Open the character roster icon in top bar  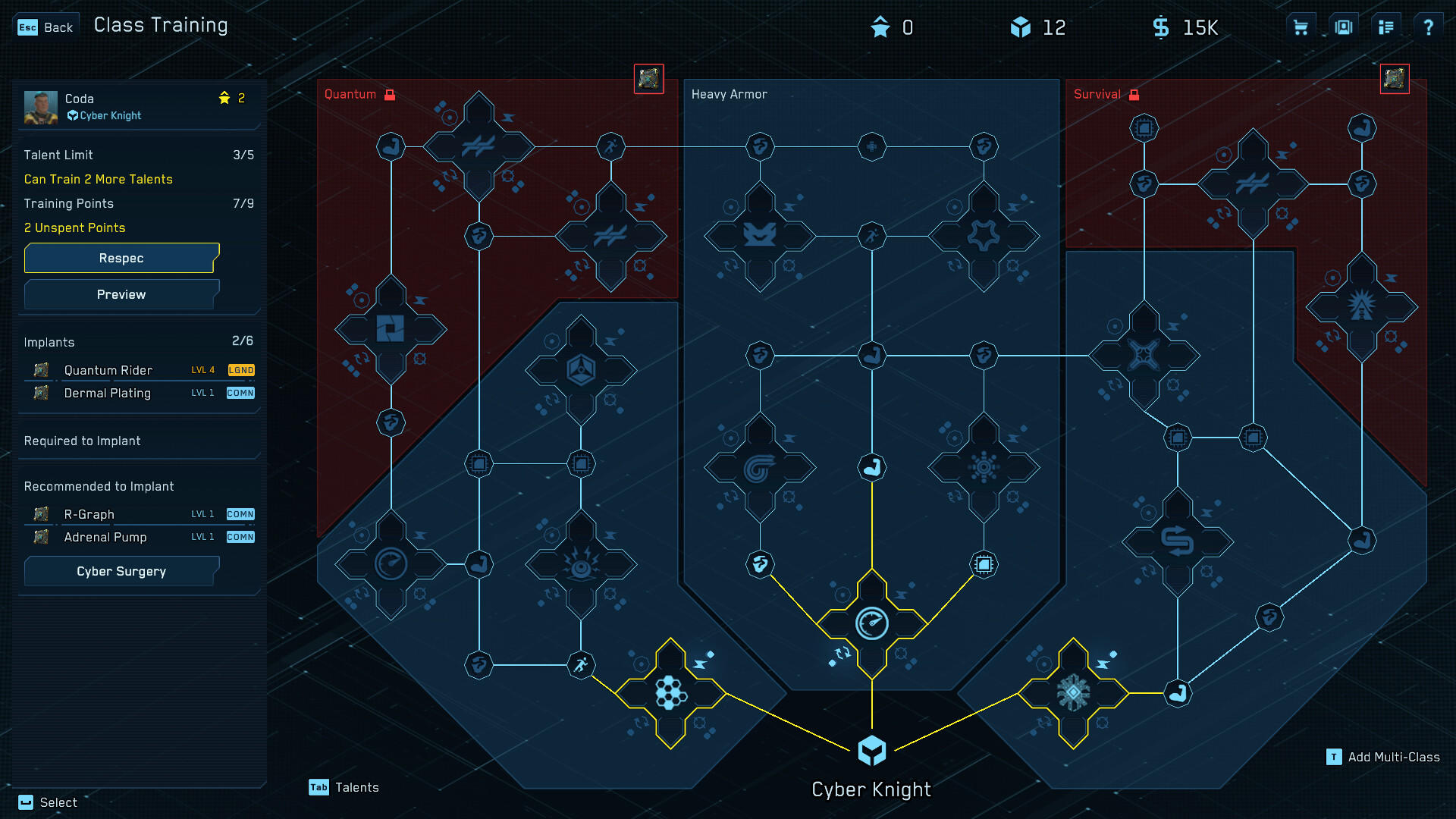(x=1343, y=27)
